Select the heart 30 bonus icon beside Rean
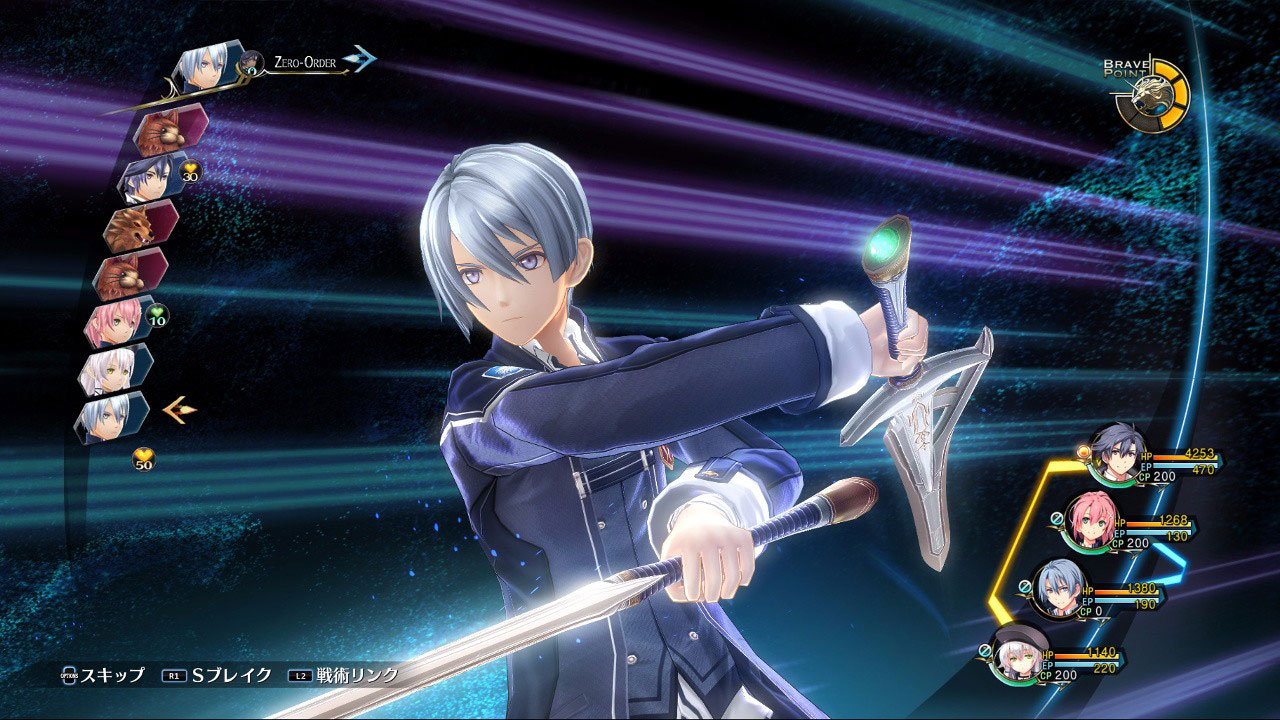This screenshot has width=1280, height=720. (189, 176)
